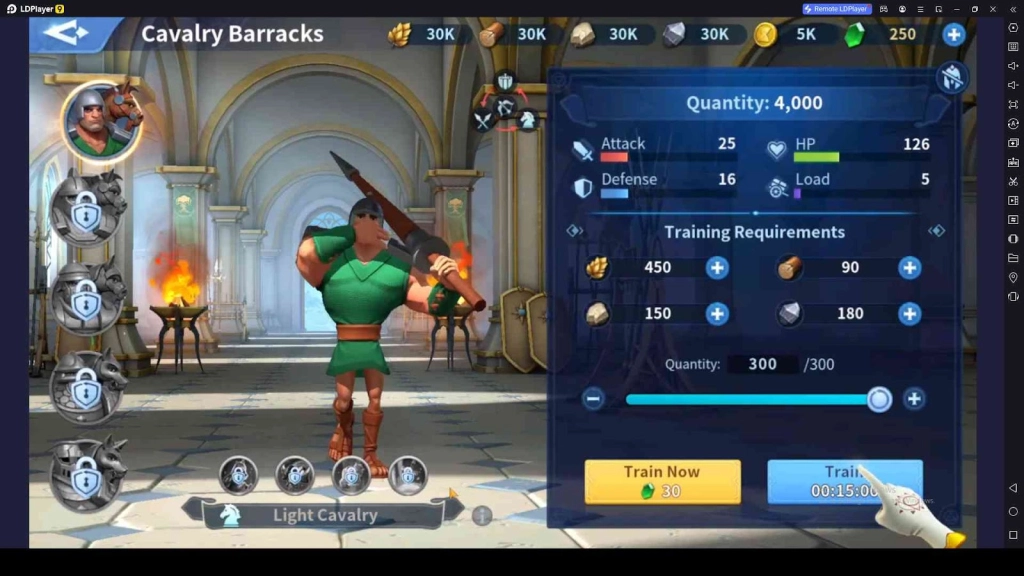Add more food for the 450 requirement
The image size is (1024, 576).
pyautogui.click(x=717, y=267)
